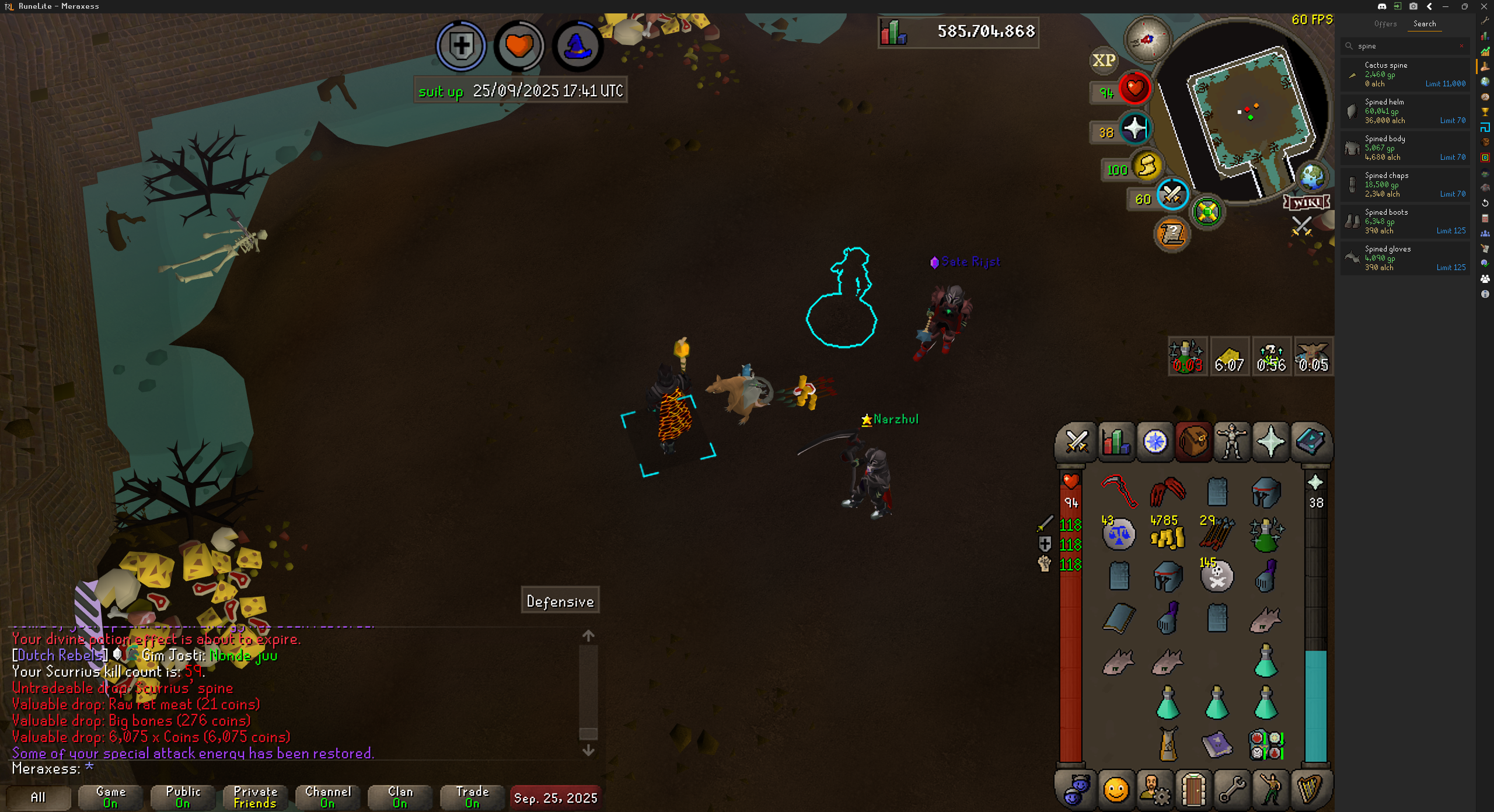The height and width of the screenshot is (812, 1494).
Task: Switch chat to the Game filter
Action: click(x=110, y=797)
